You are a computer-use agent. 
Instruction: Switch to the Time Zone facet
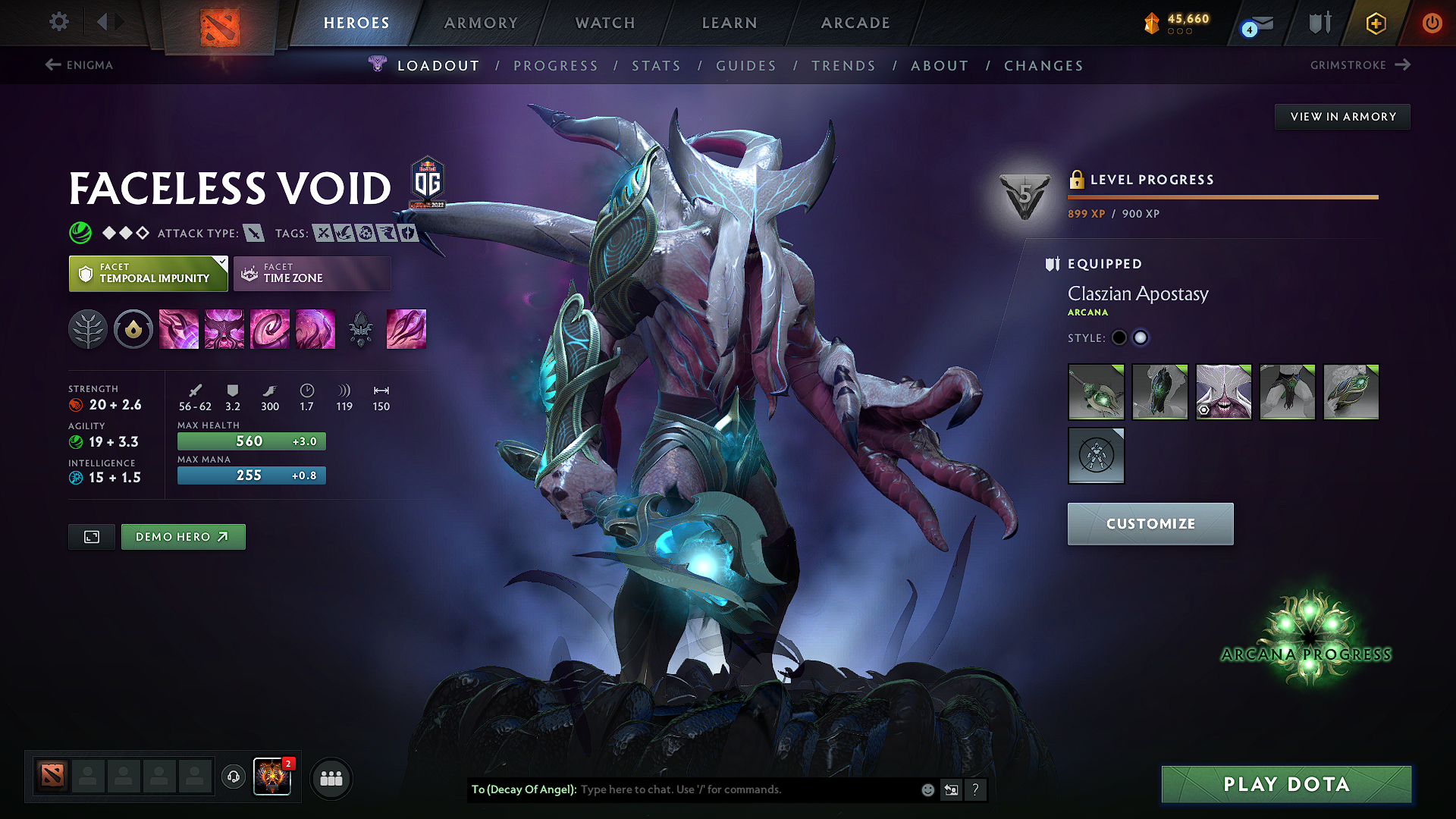point(312,273)
